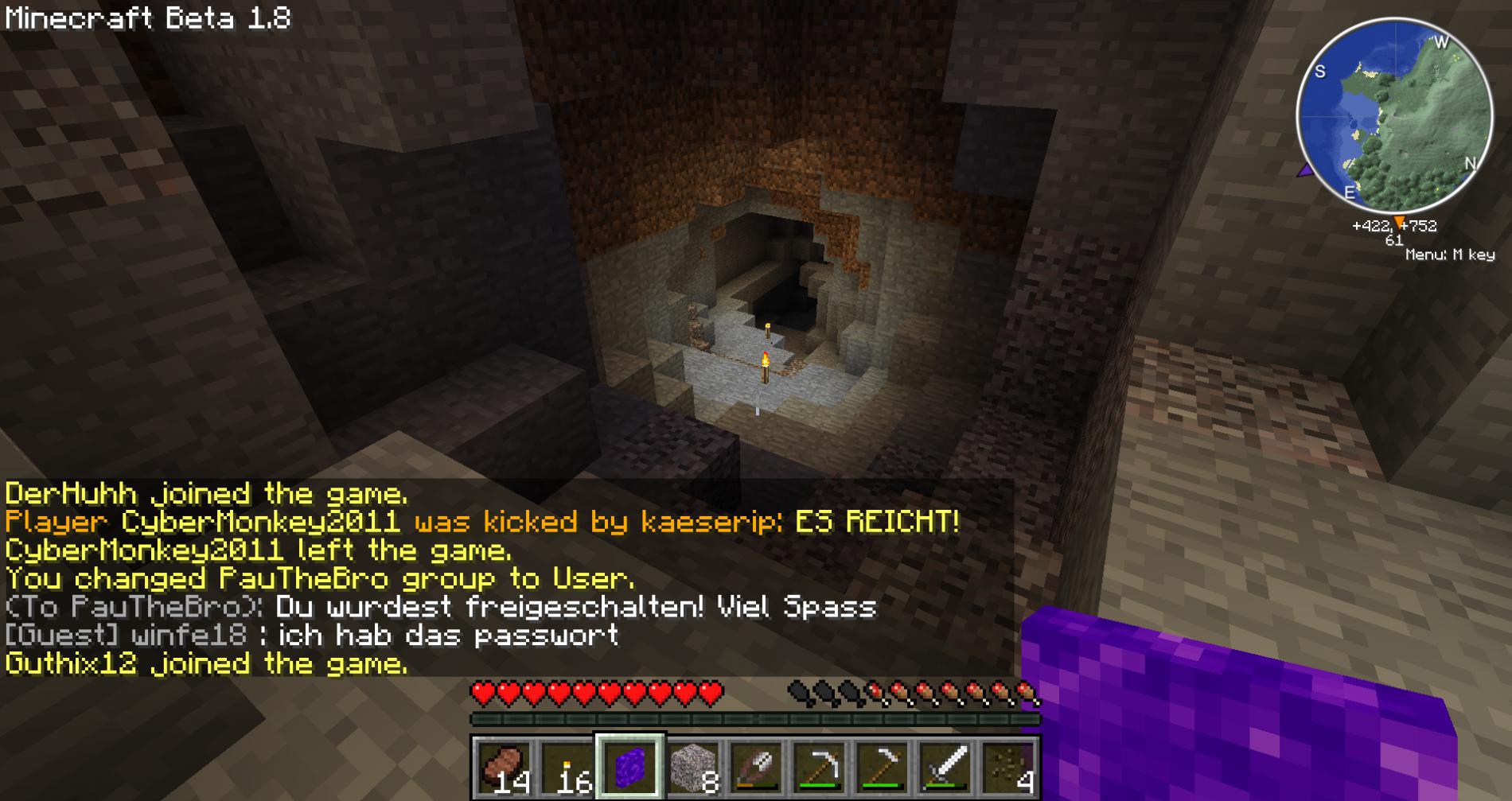Choose the gravel block hotbar slot
Viewport: 1512px width, 801px height.
pos(693,768)
